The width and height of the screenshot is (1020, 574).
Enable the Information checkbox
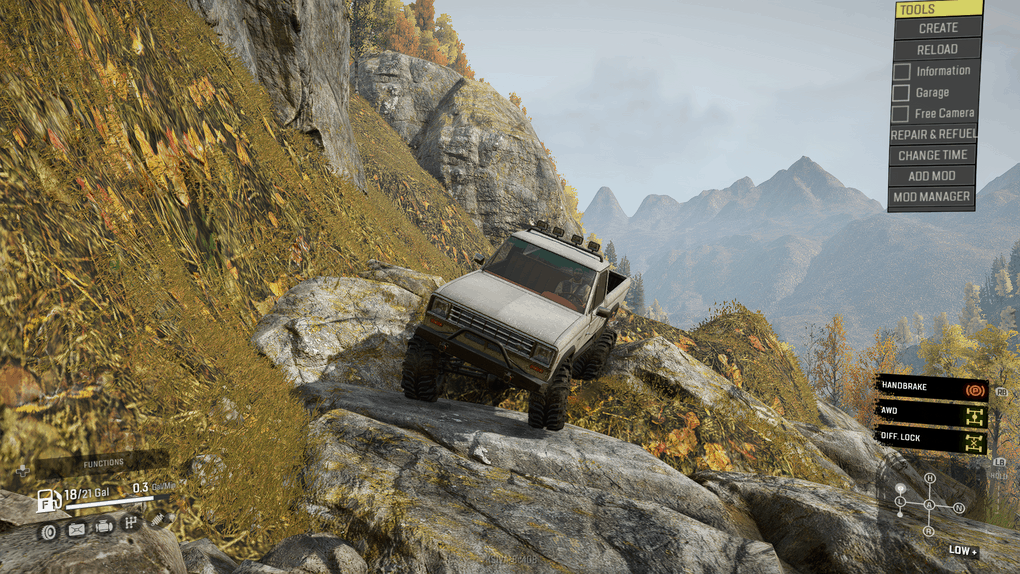[x=901, y=71]
